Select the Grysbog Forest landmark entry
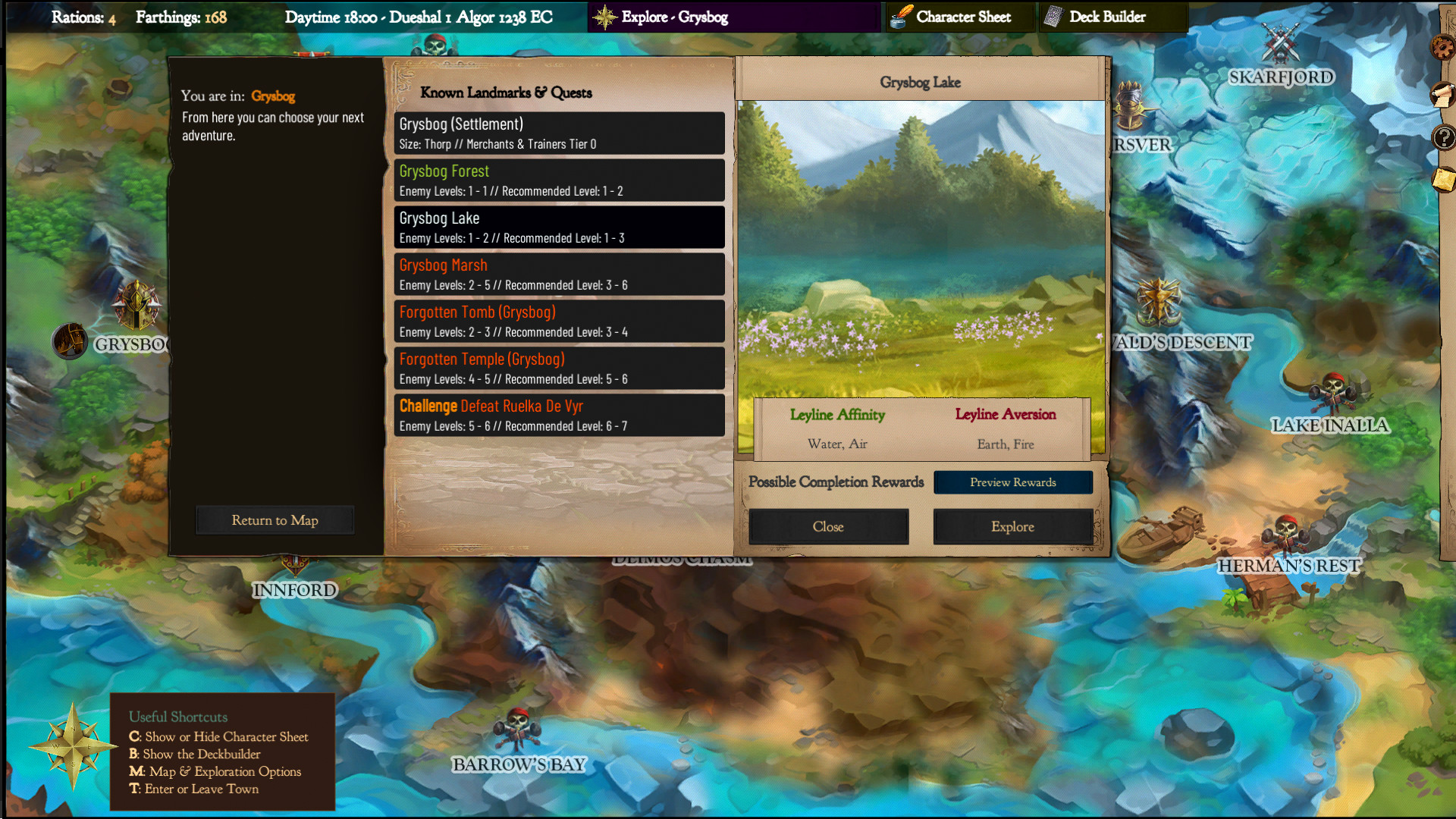The height and width of the screenshot is (819, 1456). 559,180
